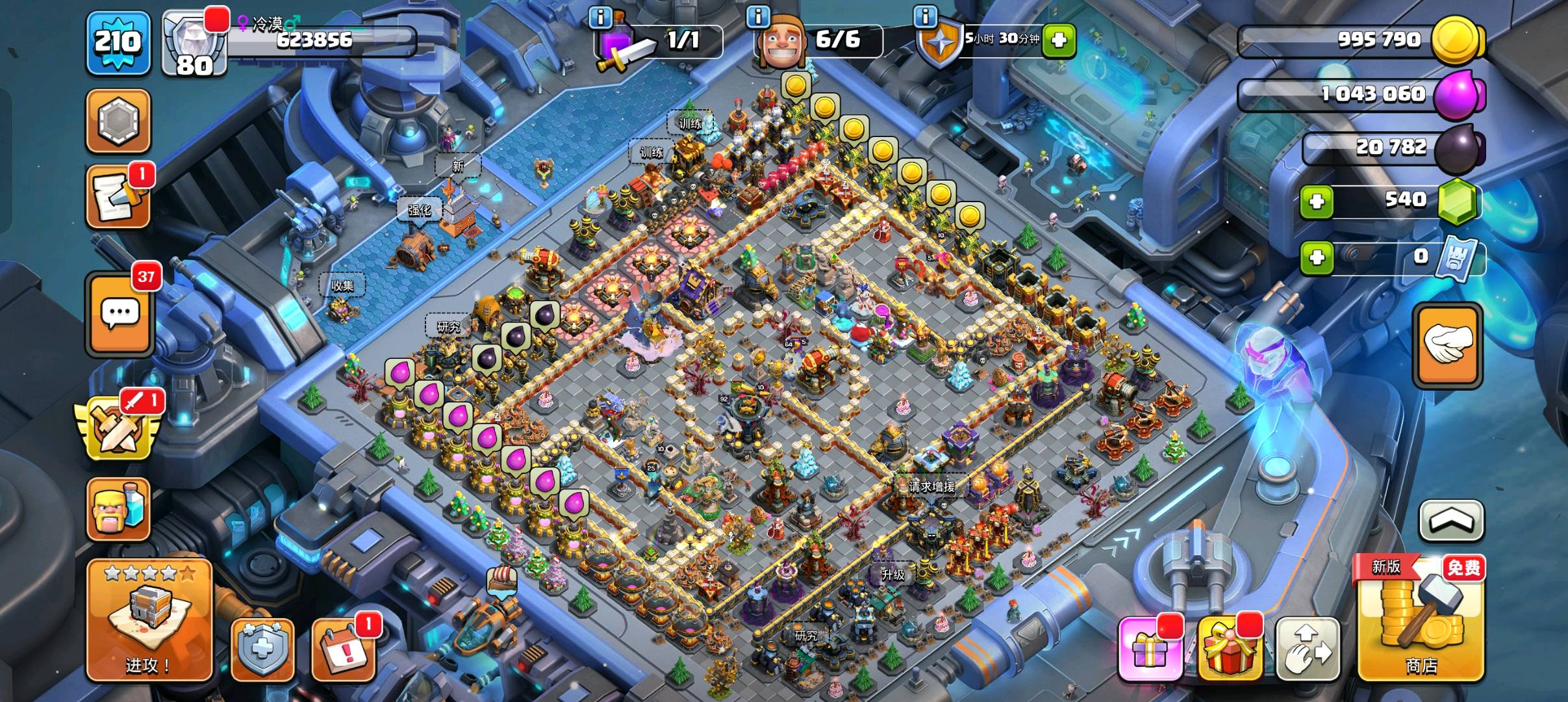1568x702 pixels.
Task: Tap the level 210 experience badge
Action: tap(118, 43)
